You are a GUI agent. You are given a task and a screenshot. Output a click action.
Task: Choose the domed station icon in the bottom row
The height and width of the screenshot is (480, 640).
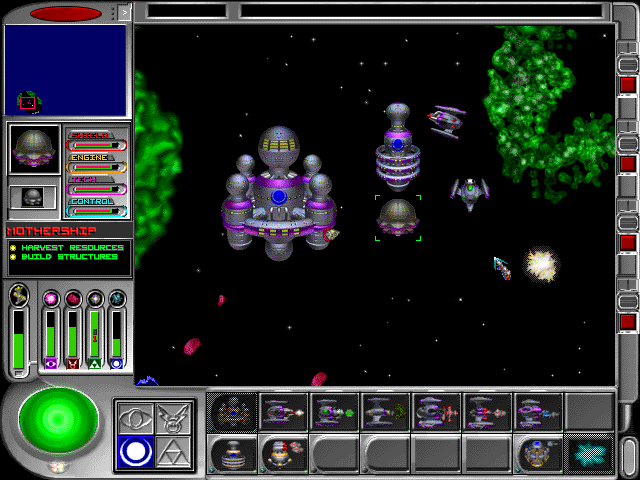[x=233, y=455]
